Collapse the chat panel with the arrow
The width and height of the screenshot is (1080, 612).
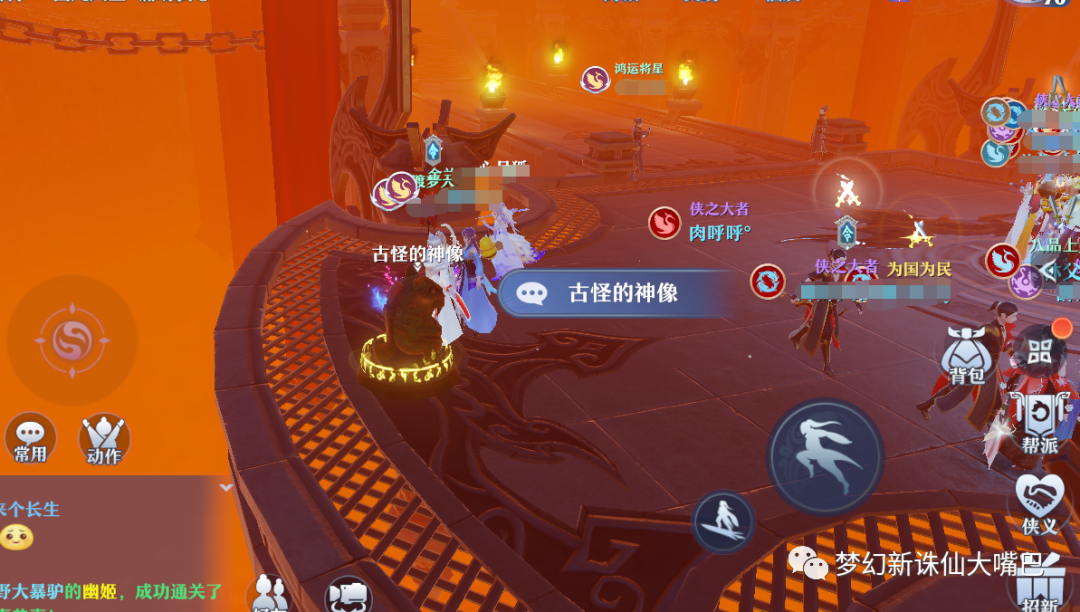[x=226, y=487]
